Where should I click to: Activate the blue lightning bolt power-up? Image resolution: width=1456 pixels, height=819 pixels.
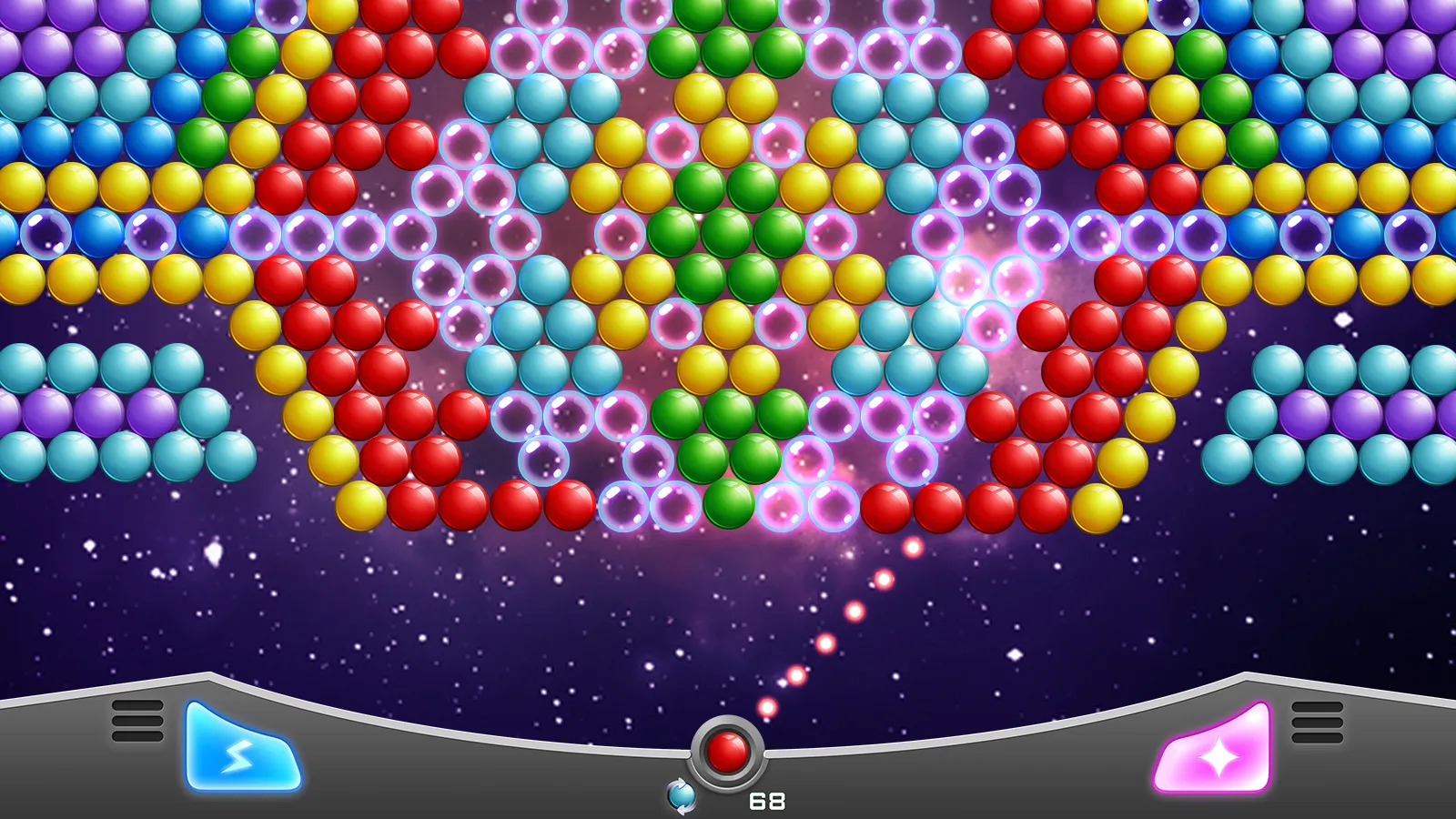(238, 752)
